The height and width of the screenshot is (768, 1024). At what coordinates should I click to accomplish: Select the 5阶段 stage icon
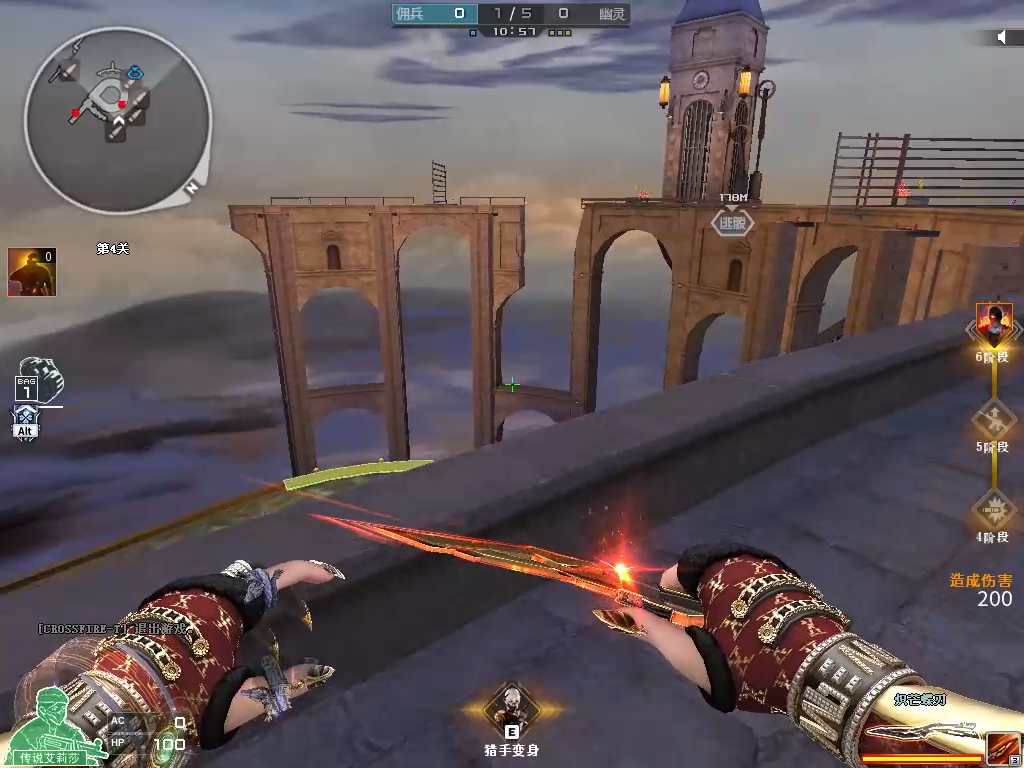click(x=993, y=415)
